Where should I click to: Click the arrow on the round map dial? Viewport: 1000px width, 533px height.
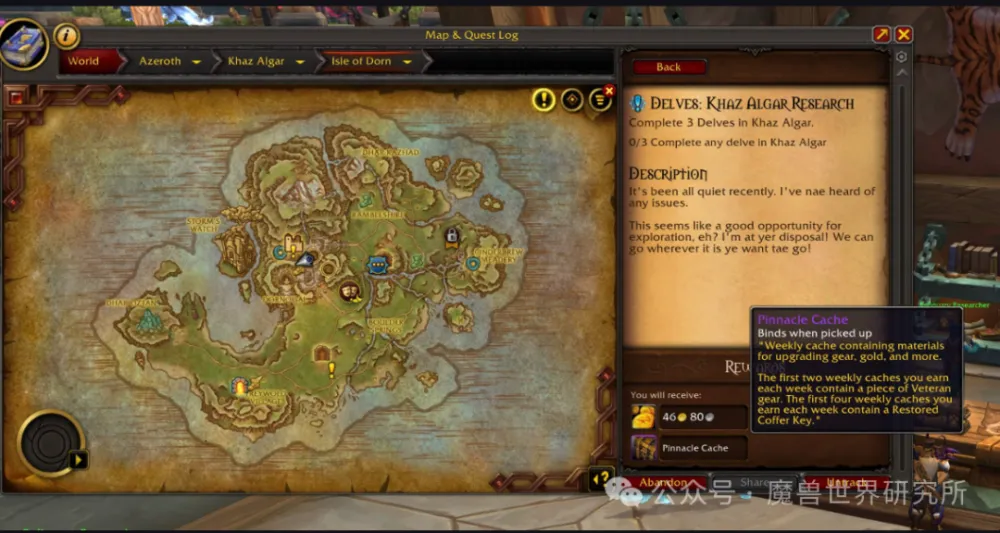pyautogui.click(x=79, y=460)
